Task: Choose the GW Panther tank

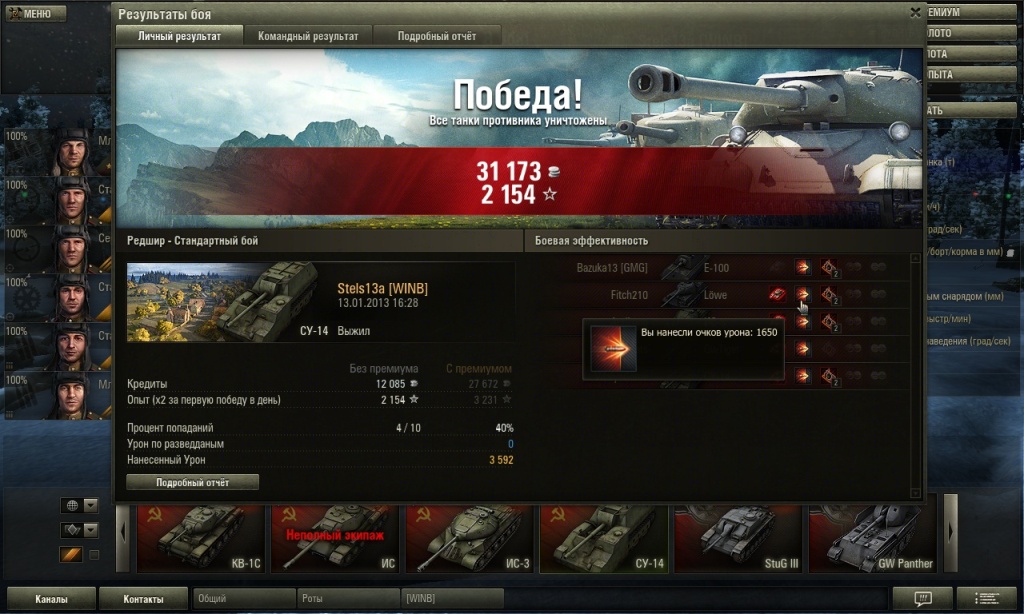Action: pyautogui.click(x=872, y=539)
